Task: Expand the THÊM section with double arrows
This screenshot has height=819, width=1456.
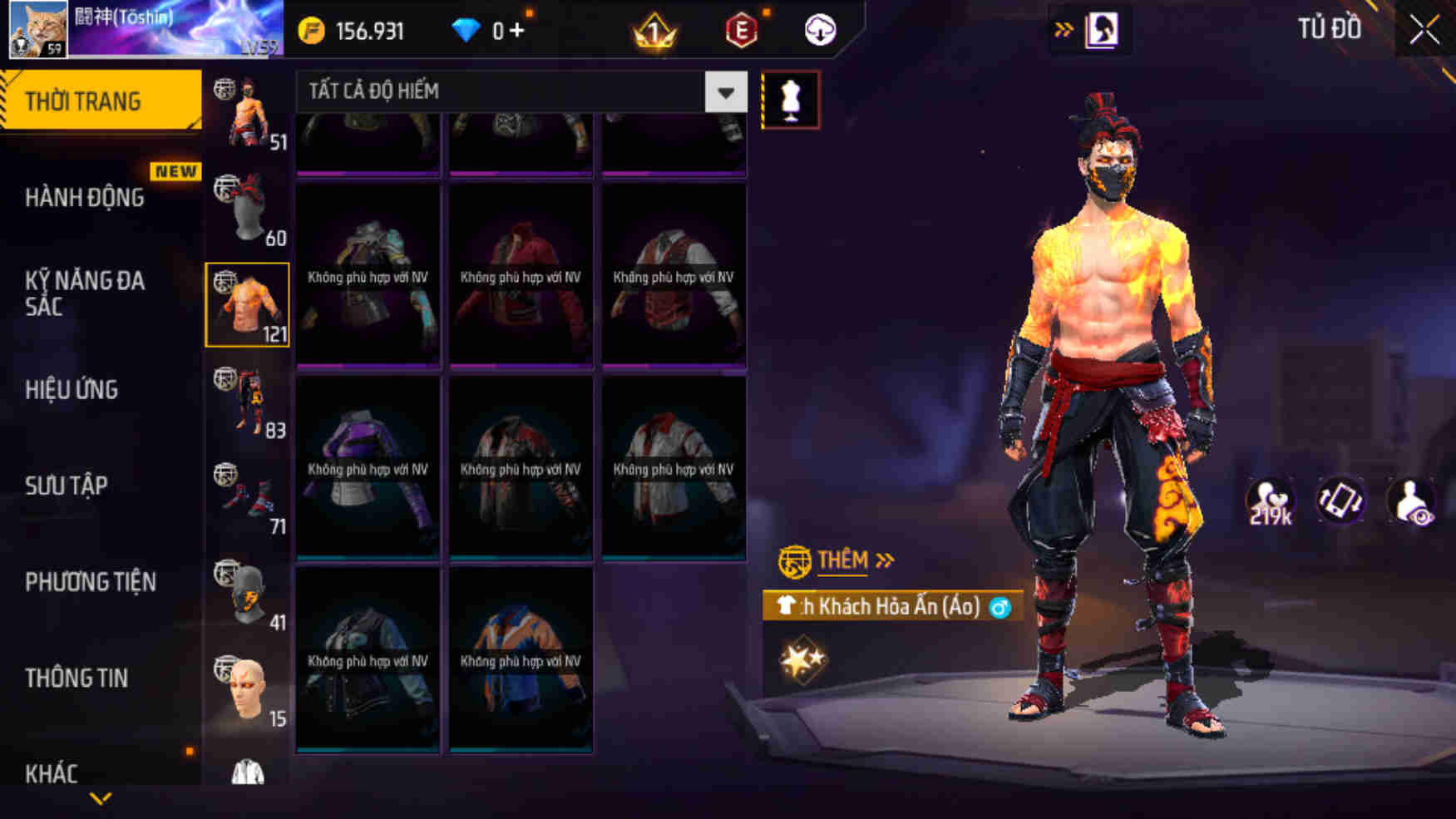Action: [x=886, y=560]
